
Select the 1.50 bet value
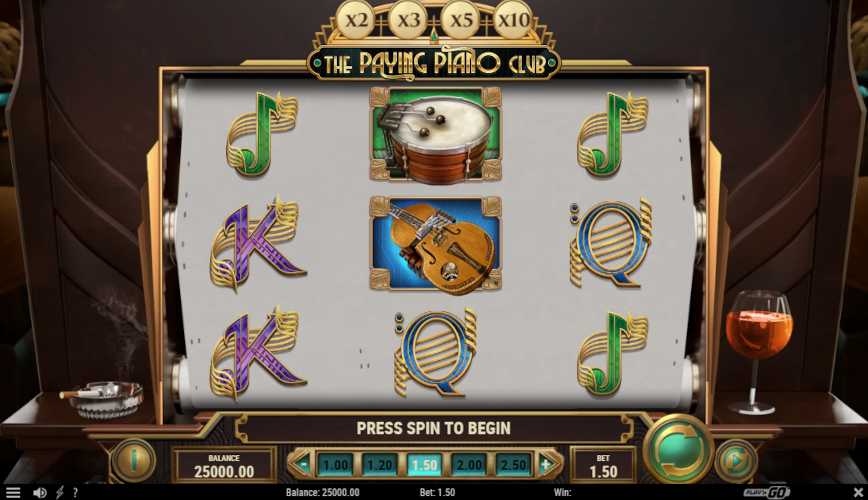(x=423, y=464)
